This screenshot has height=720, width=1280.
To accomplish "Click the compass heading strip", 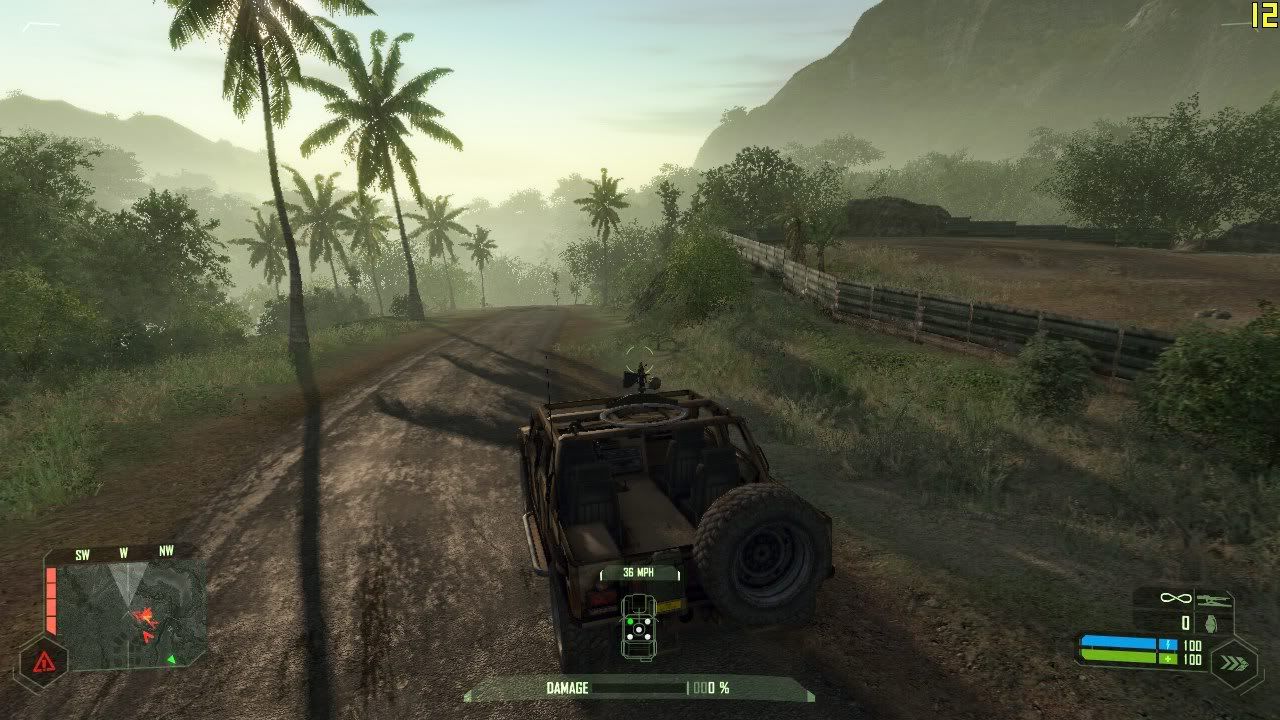I will [124, 553].
